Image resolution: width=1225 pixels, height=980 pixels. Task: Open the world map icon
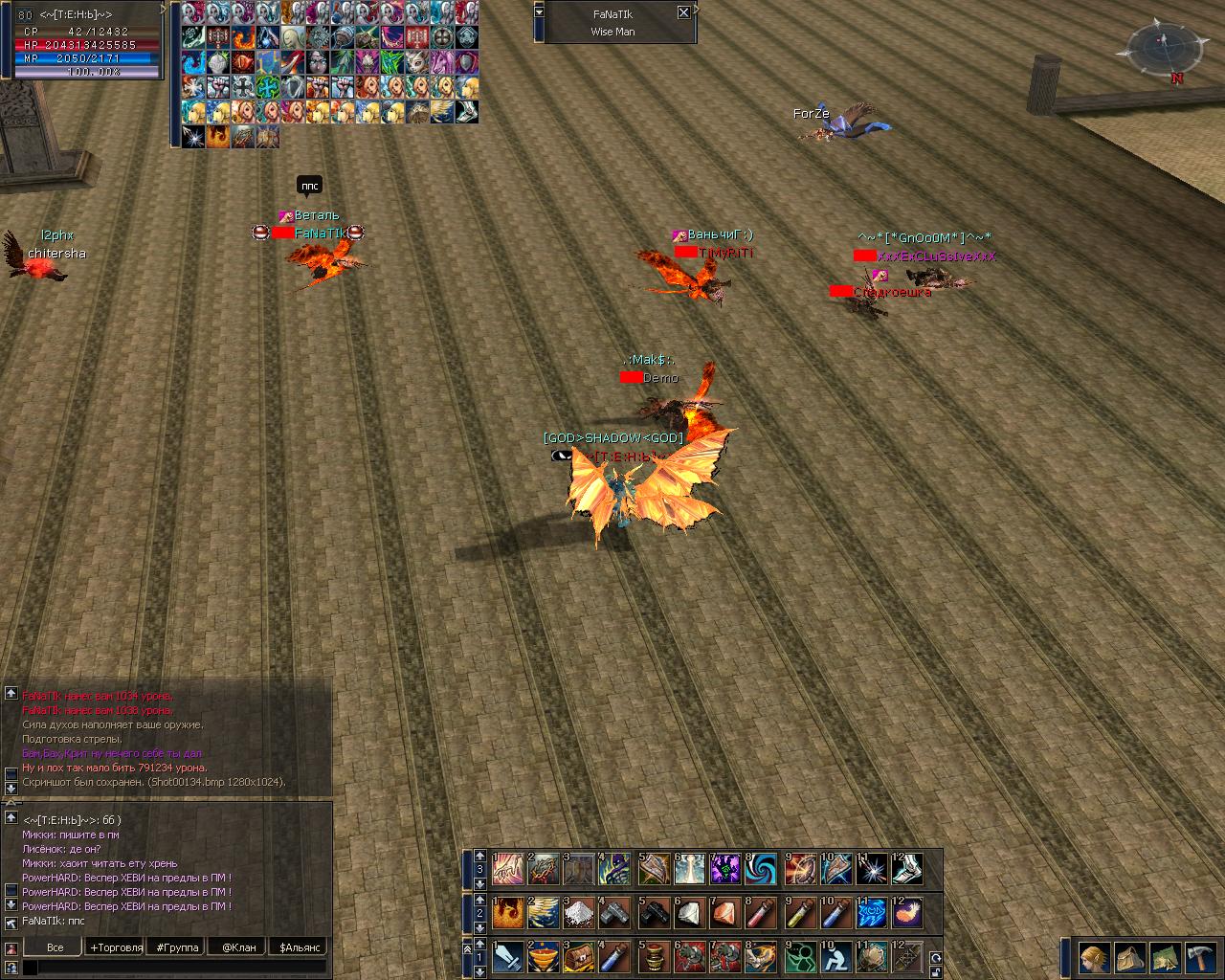pos(1165,957)
